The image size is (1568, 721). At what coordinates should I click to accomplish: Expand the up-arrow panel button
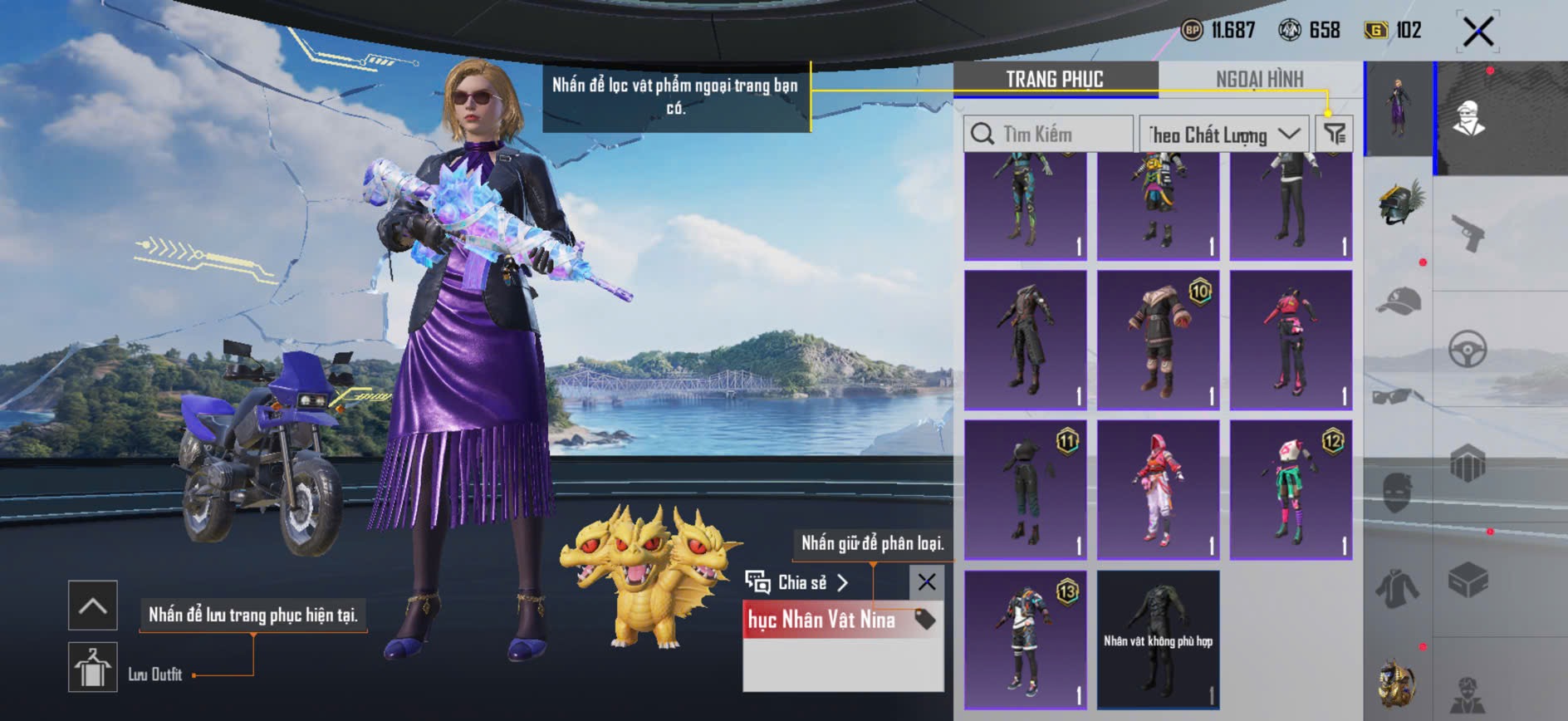point(92,605)
